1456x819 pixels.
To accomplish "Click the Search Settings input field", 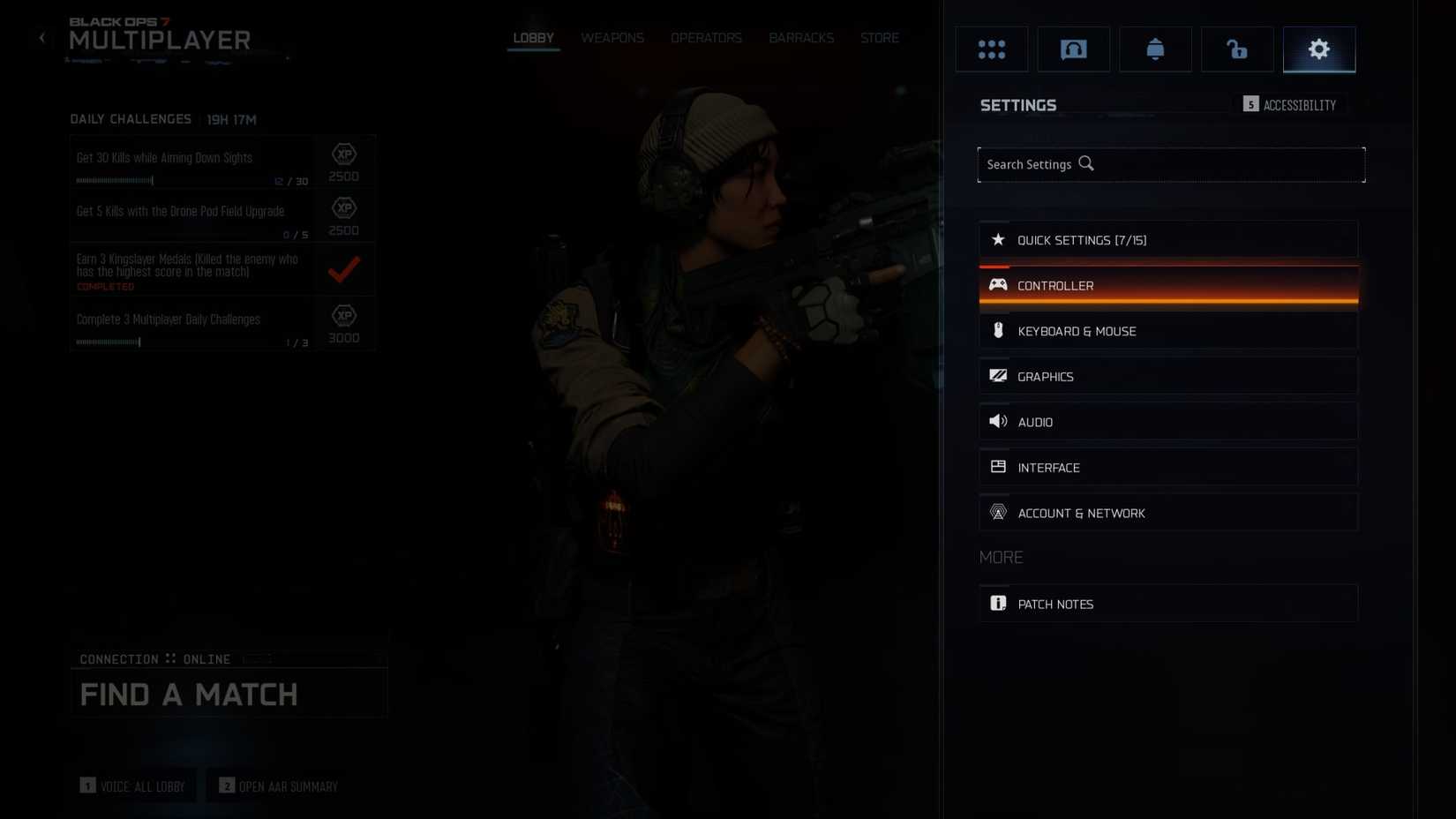I will 1171,164.
